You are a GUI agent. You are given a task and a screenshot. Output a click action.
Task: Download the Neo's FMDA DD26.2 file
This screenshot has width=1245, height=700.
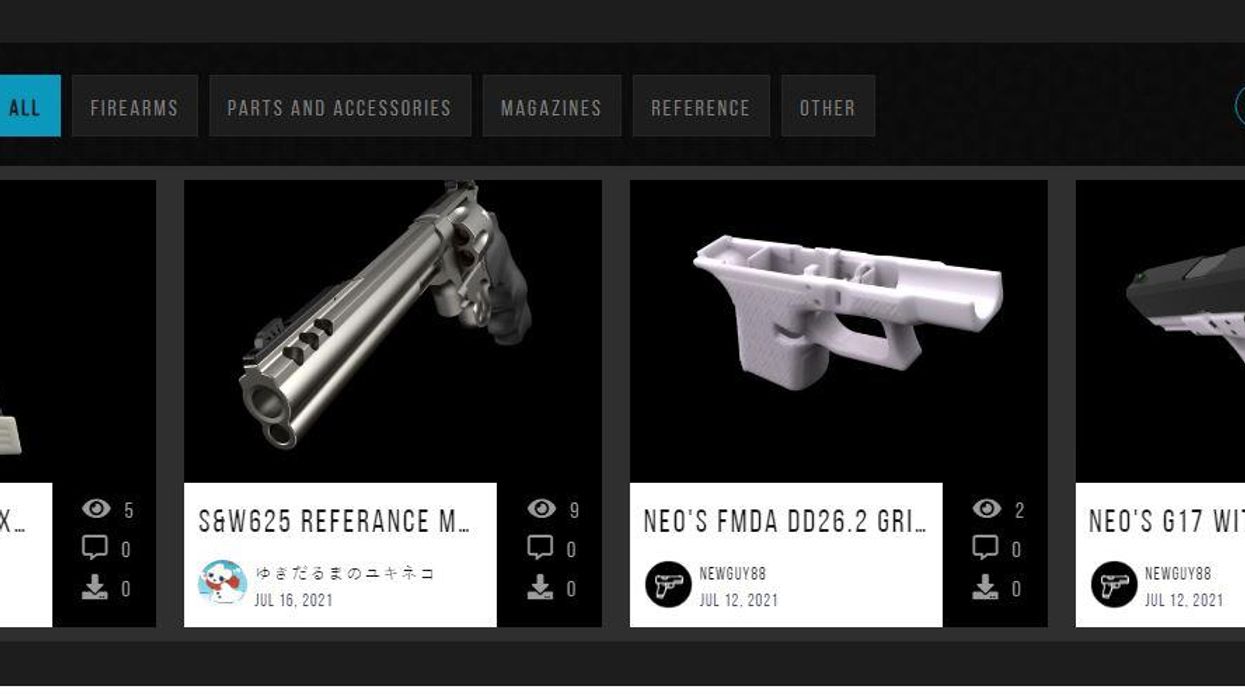click(985, 587)
